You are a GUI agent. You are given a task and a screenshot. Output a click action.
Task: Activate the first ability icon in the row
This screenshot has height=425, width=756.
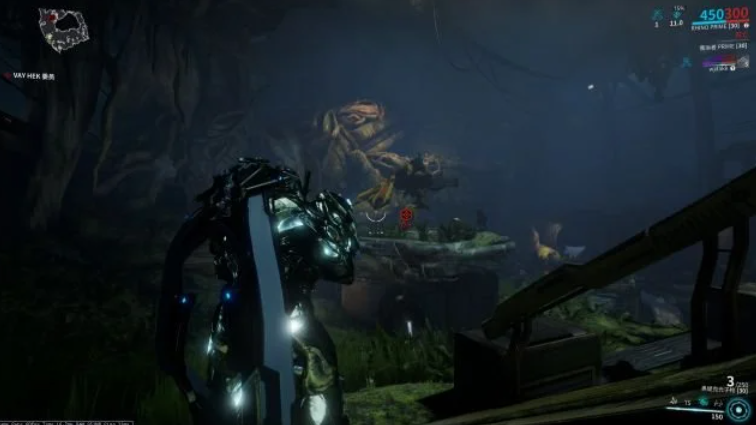pos(675,401)
